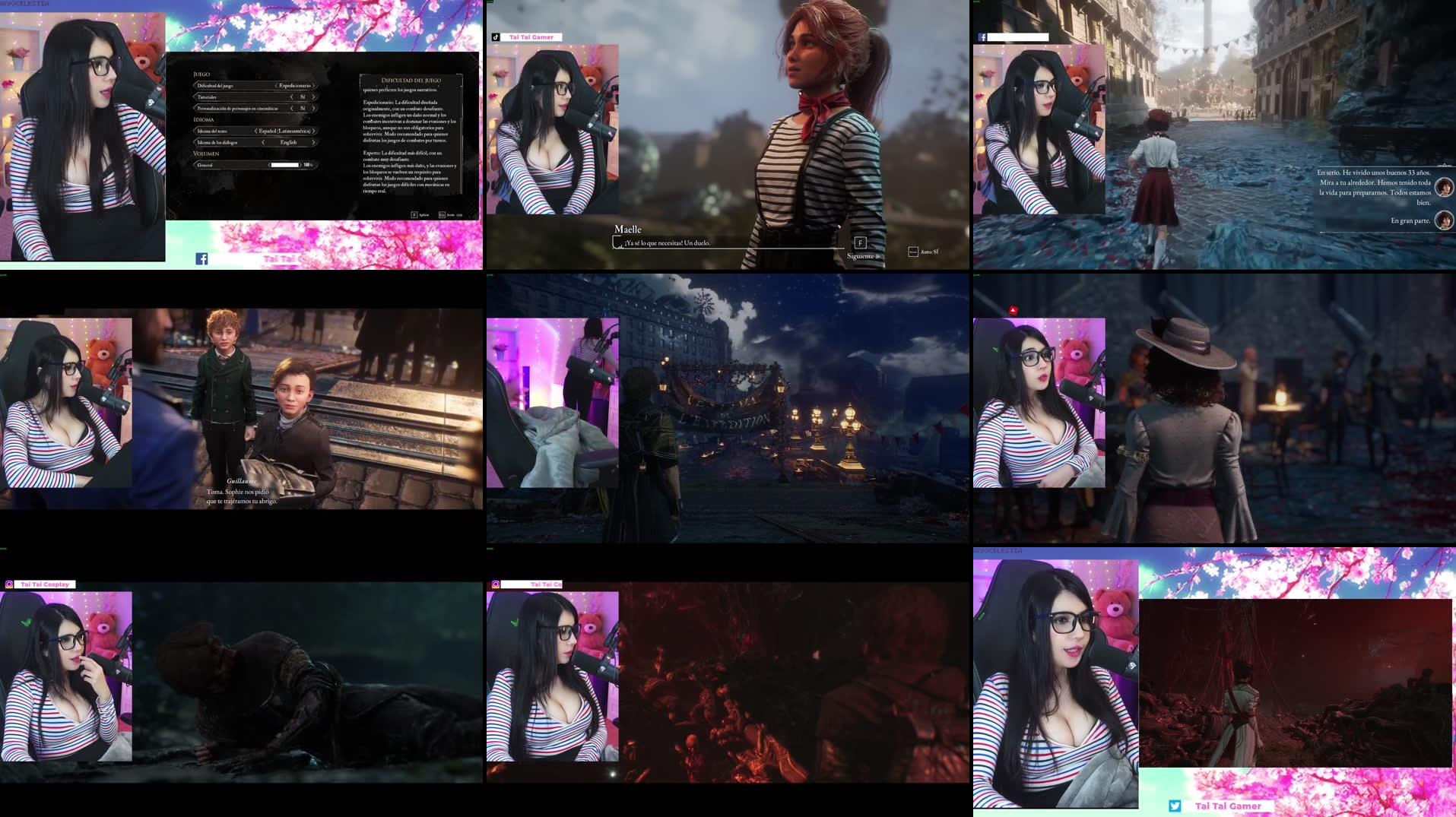
Task: Click the F key icon next to Aplicar
Action: (414, 214)
